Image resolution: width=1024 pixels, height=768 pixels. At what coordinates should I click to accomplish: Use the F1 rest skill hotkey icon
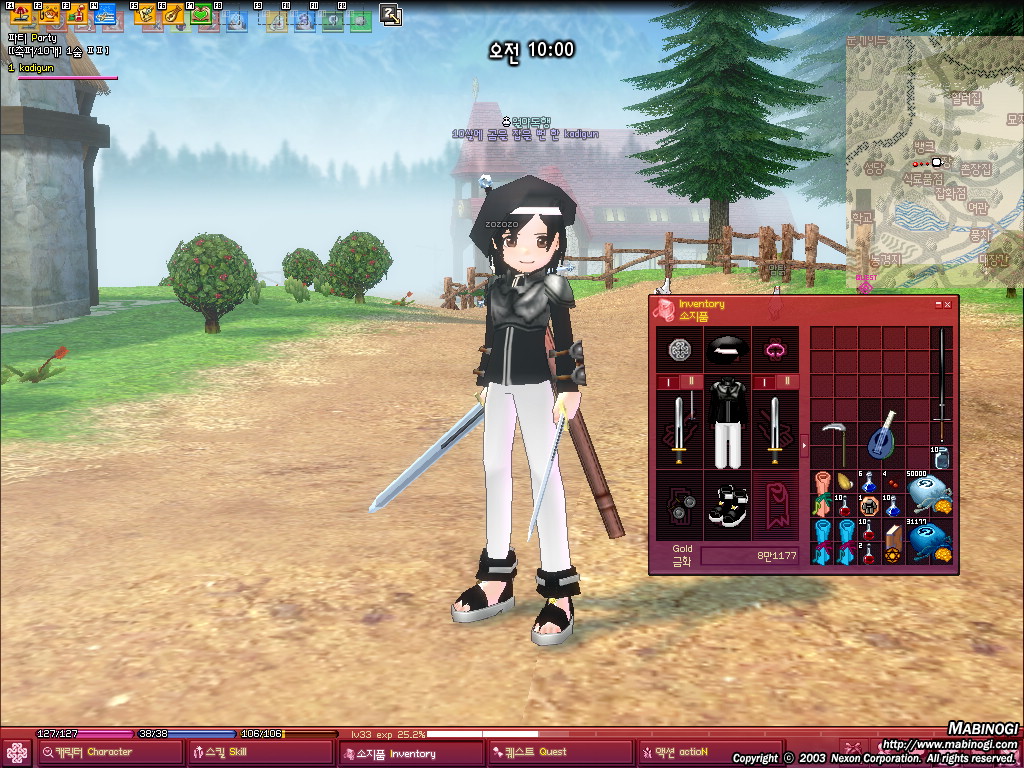21,15
